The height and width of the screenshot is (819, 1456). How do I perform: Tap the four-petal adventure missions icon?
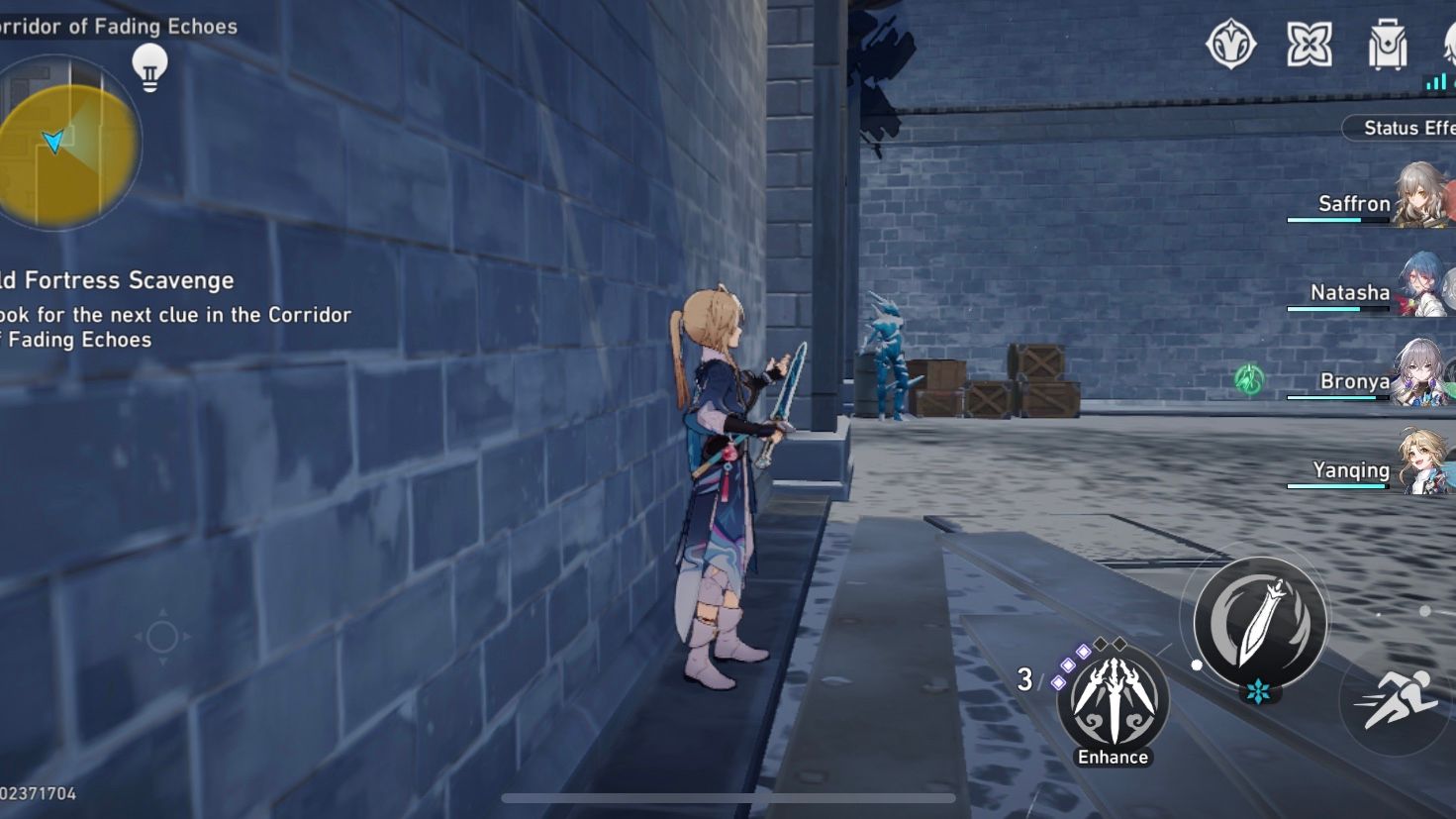click(1311, 42)
